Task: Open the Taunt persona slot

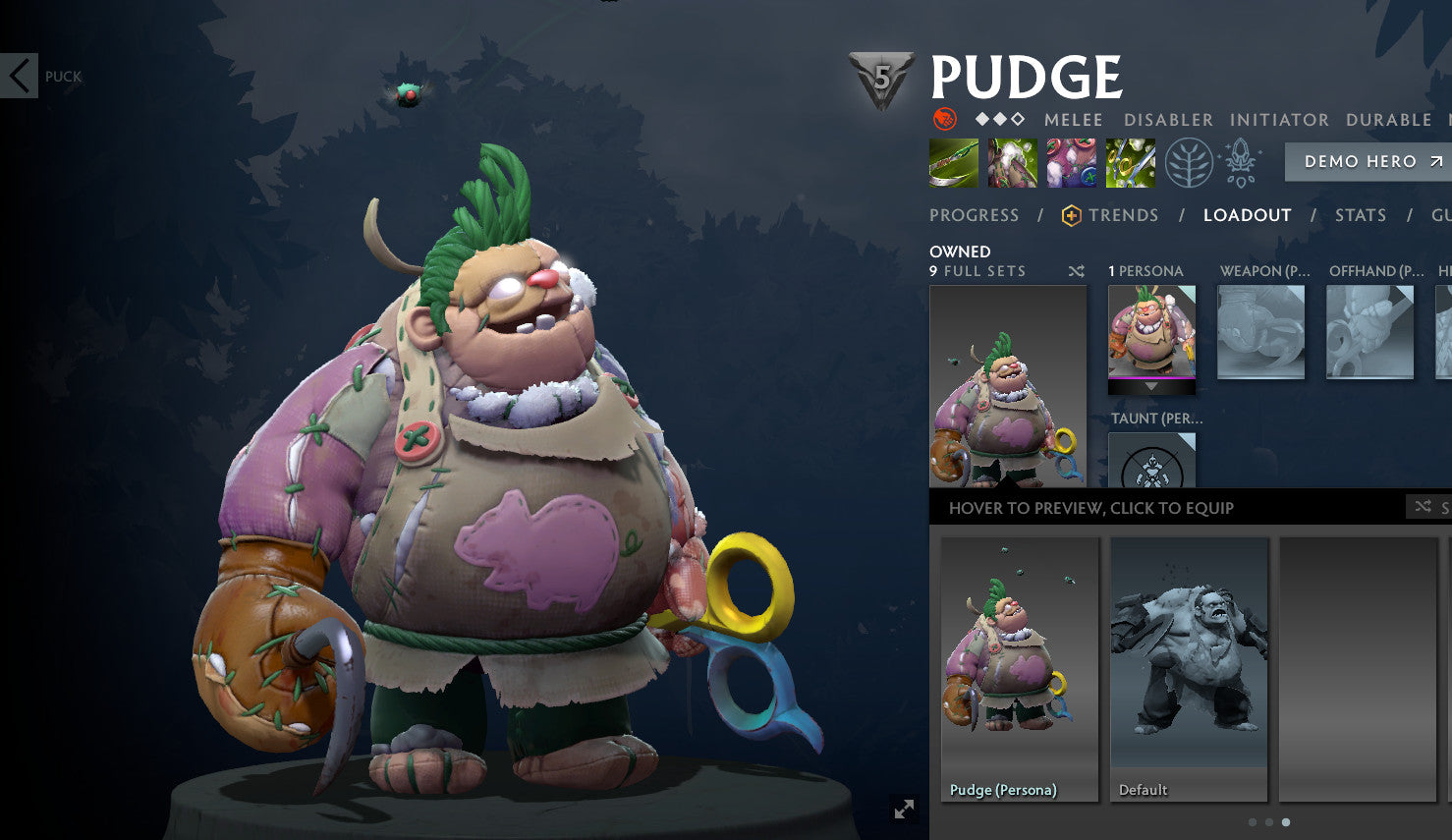Action: pos(1151,462)
